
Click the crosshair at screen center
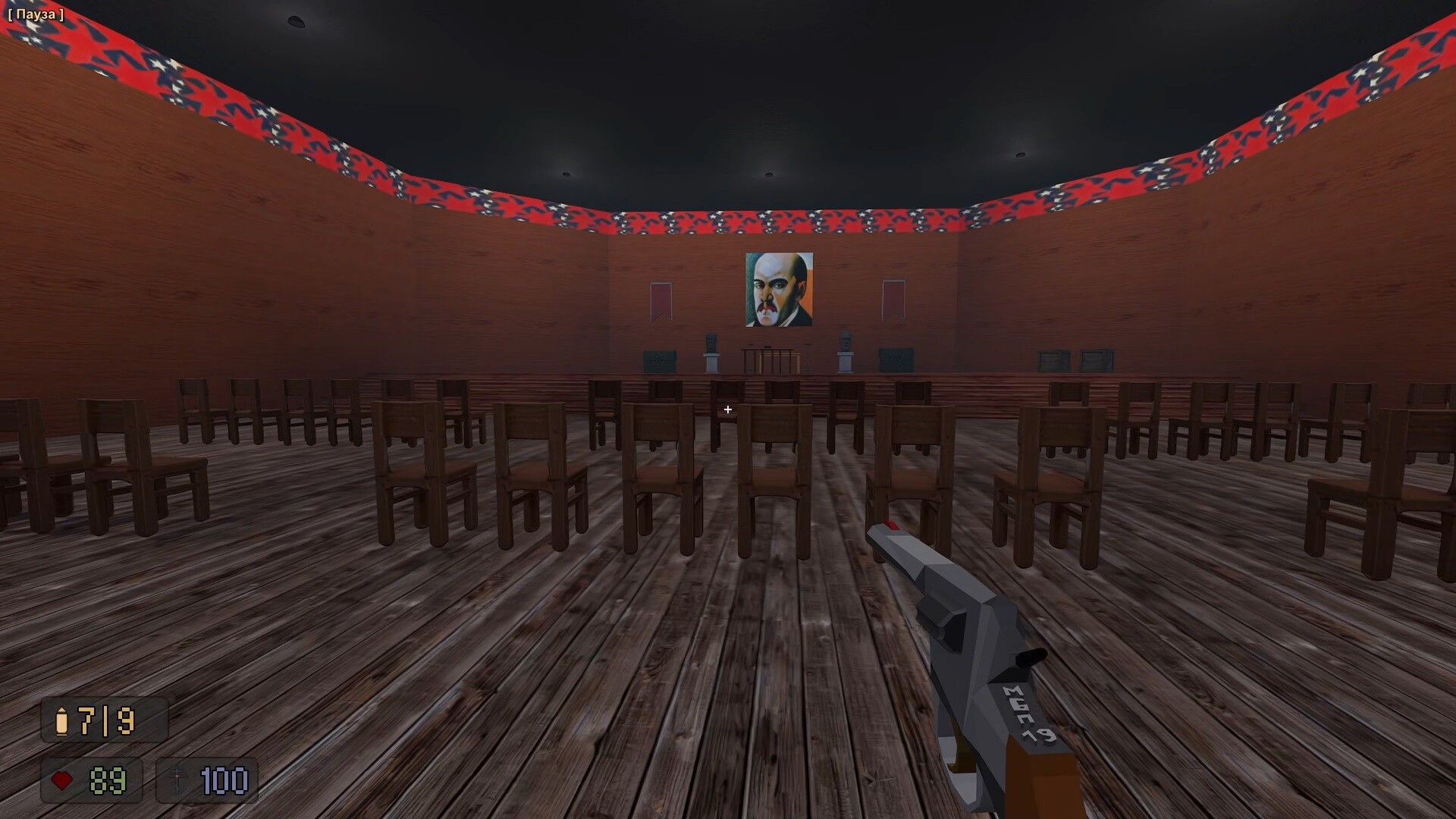(728, 409)
